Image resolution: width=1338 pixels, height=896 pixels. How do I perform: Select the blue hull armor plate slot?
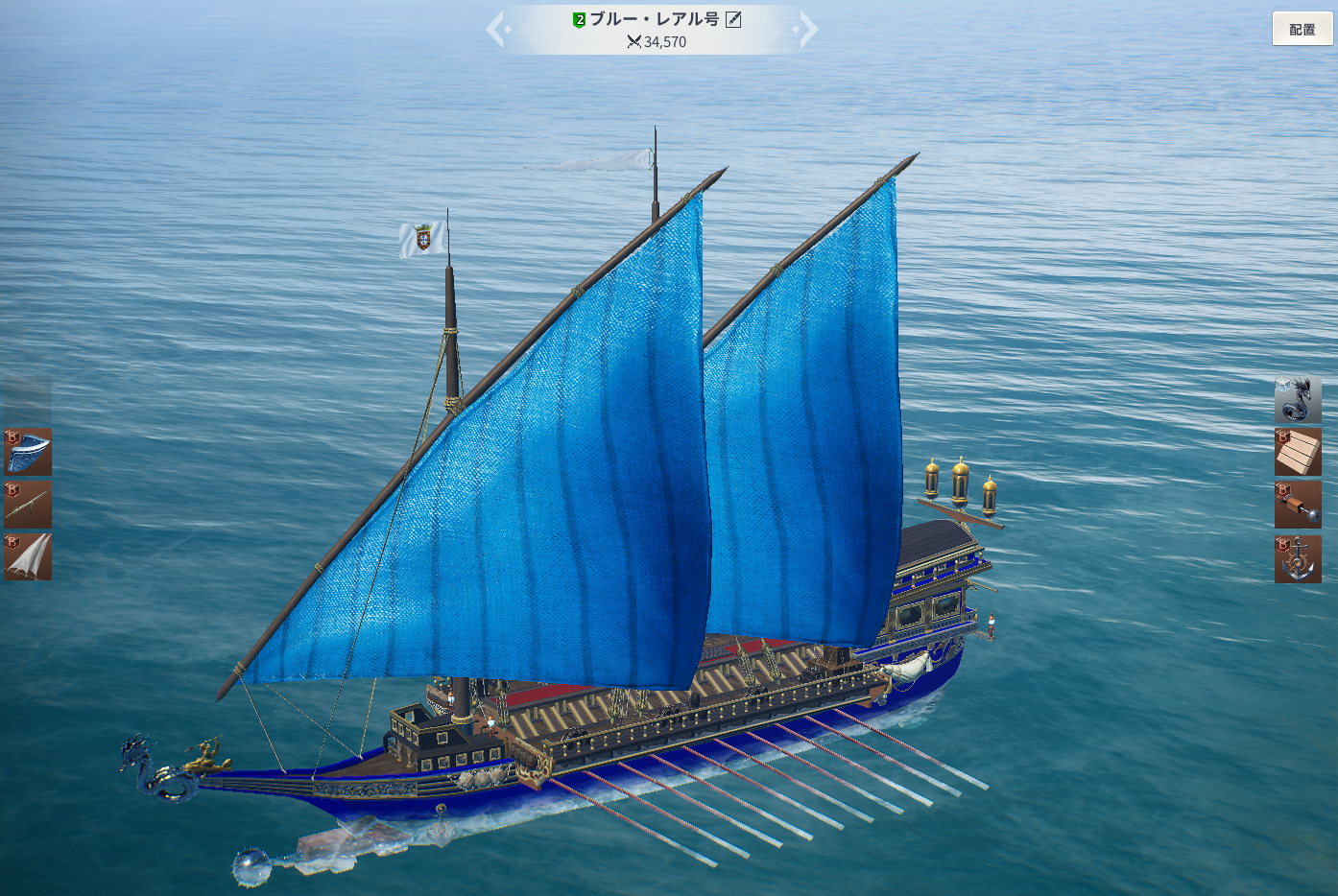pyautogui.click(x=28, y=452)
